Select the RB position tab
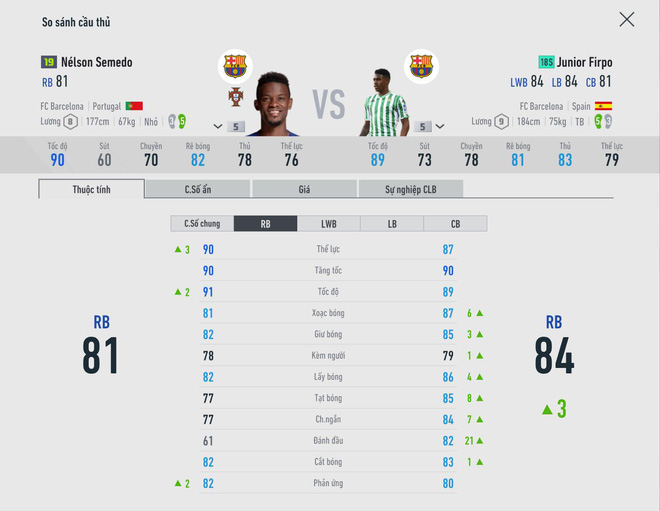The height and width of the screenshot is (511, 660). point(265,224)
